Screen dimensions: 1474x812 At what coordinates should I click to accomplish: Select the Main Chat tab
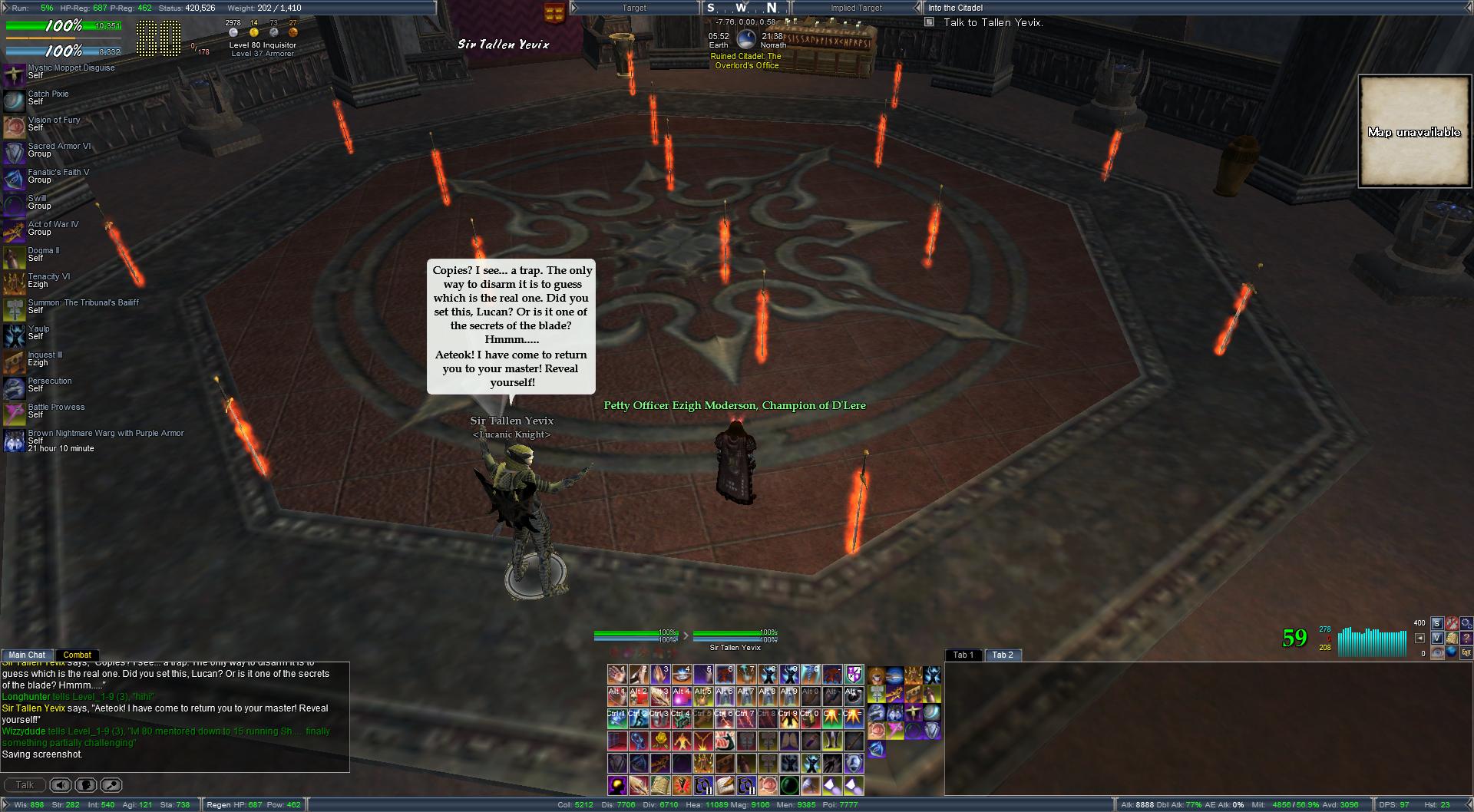(x=27, y=655)
